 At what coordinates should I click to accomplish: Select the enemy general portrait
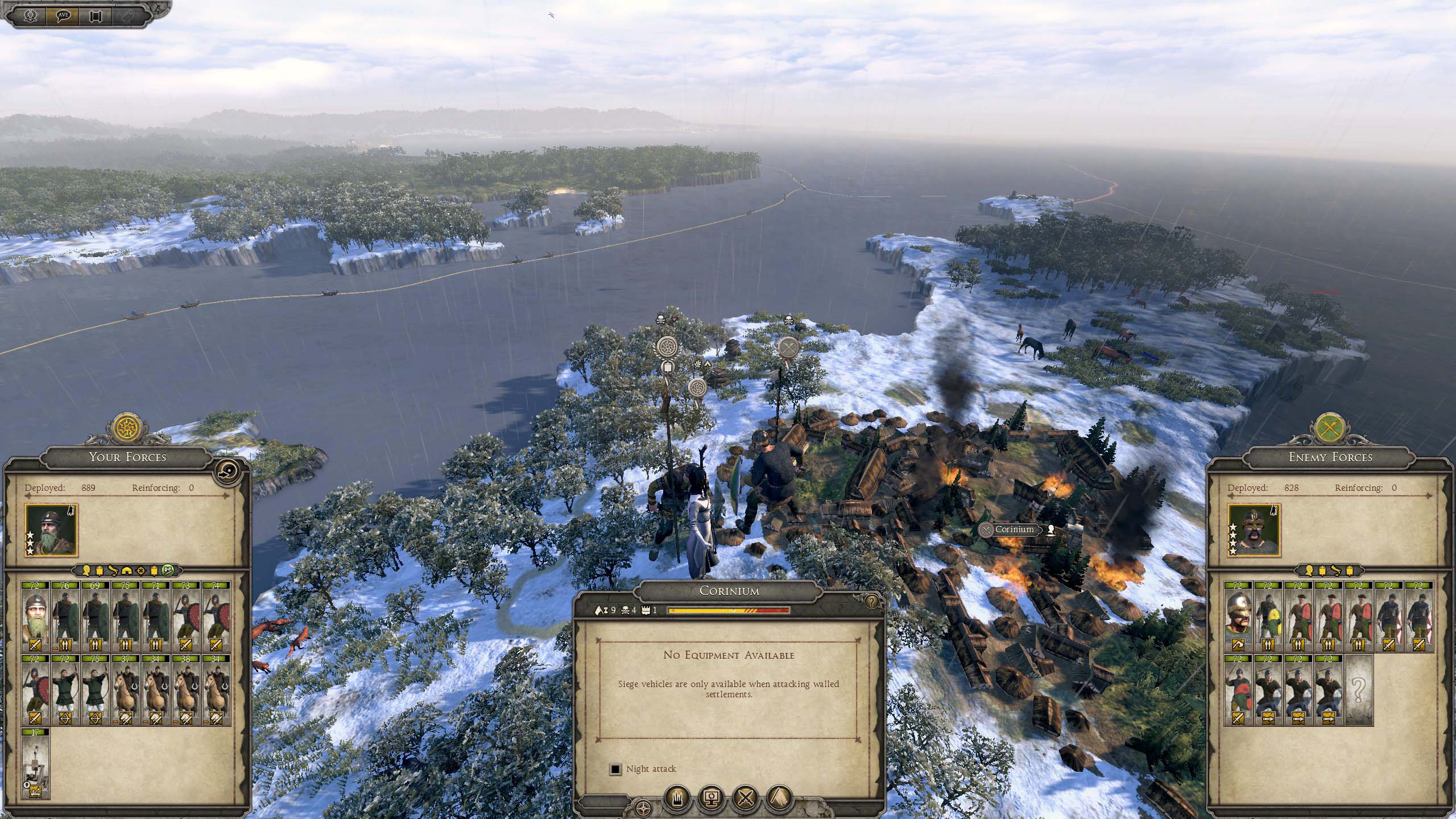[1254, 530]
